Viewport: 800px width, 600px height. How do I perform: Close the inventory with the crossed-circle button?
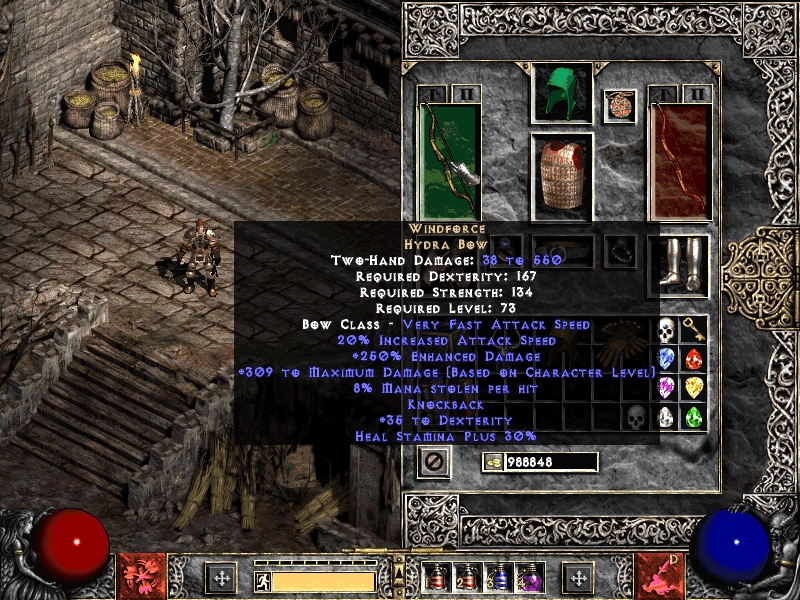click(434, 462)
